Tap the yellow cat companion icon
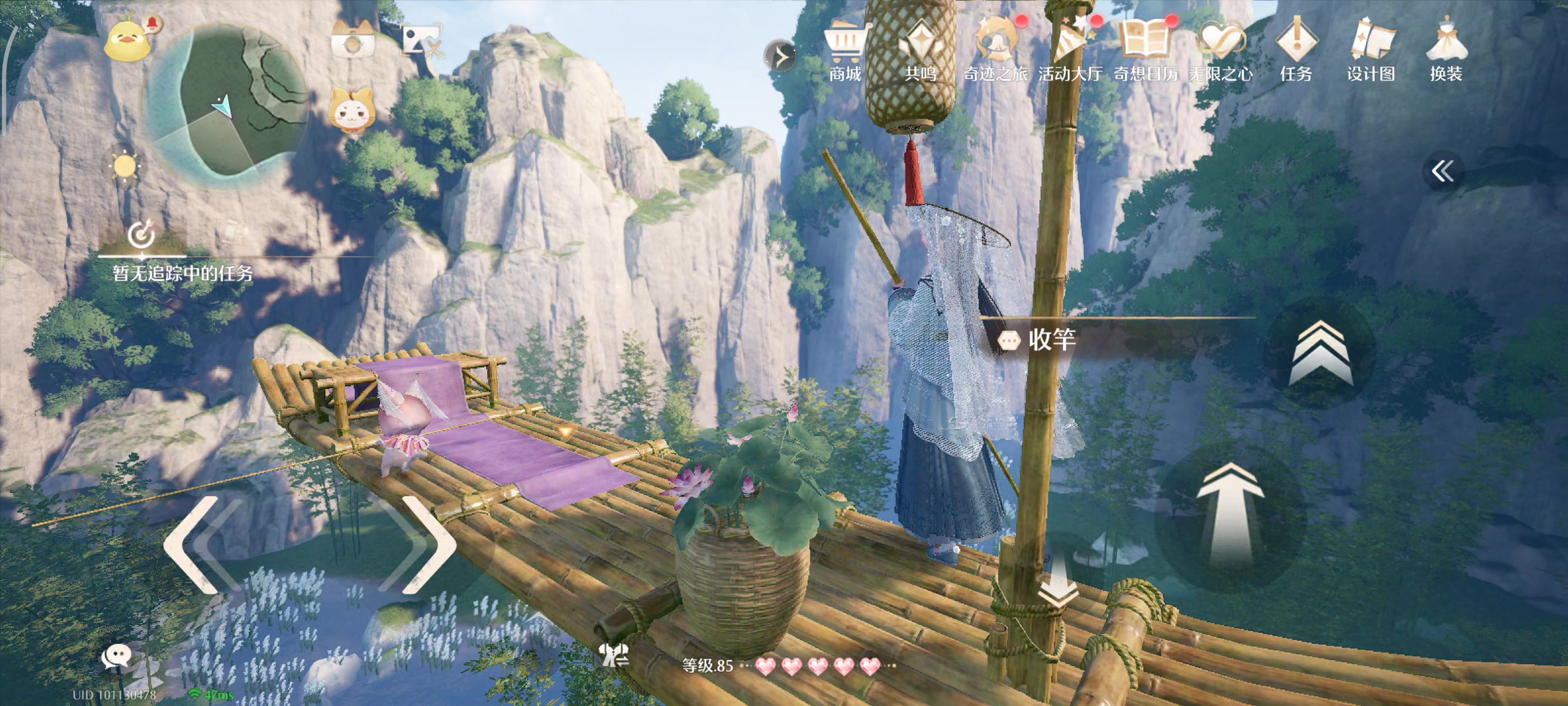 351,111
